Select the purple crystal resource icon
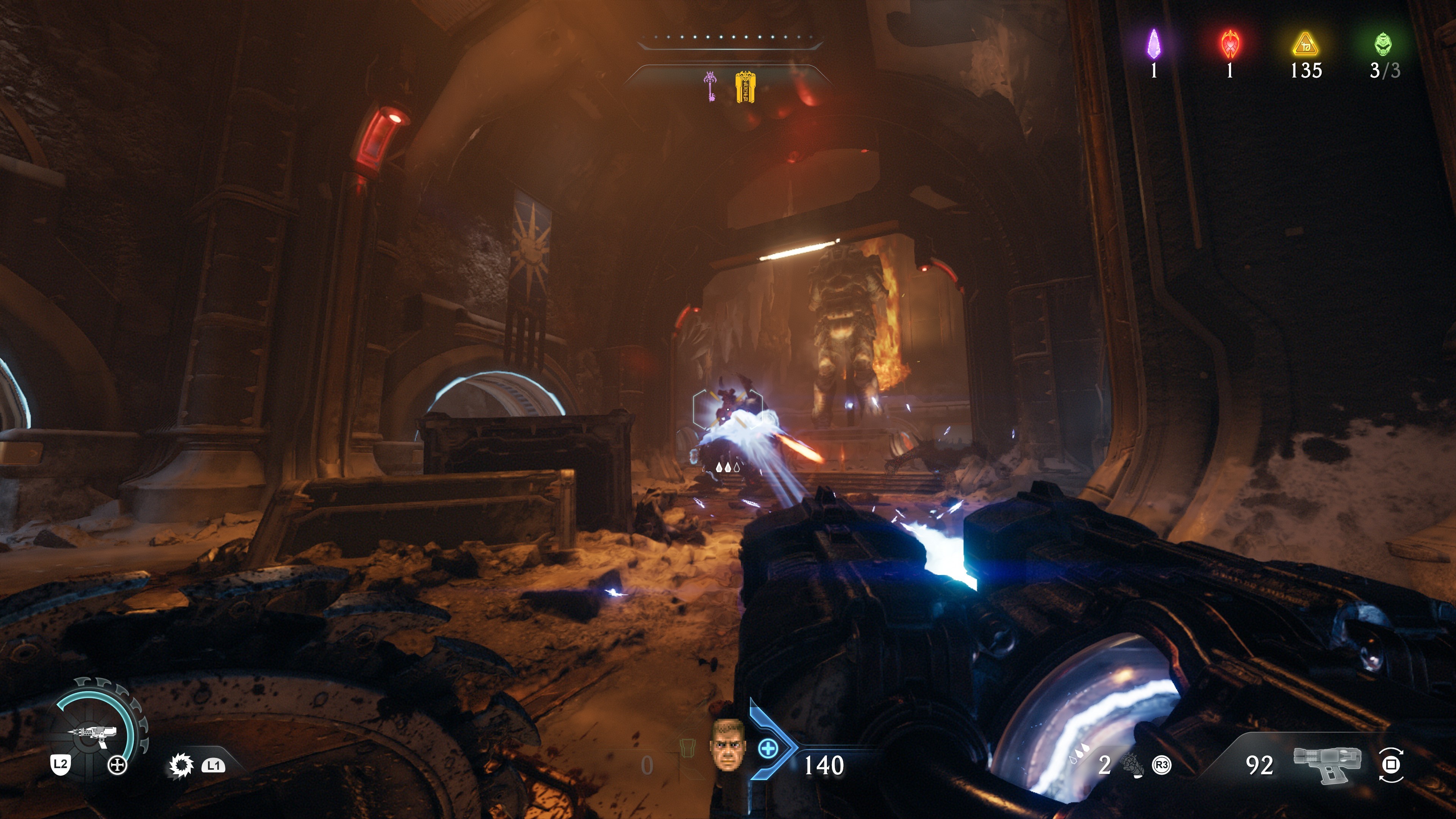1456x819 pixels. click(x=1153, y=44)
